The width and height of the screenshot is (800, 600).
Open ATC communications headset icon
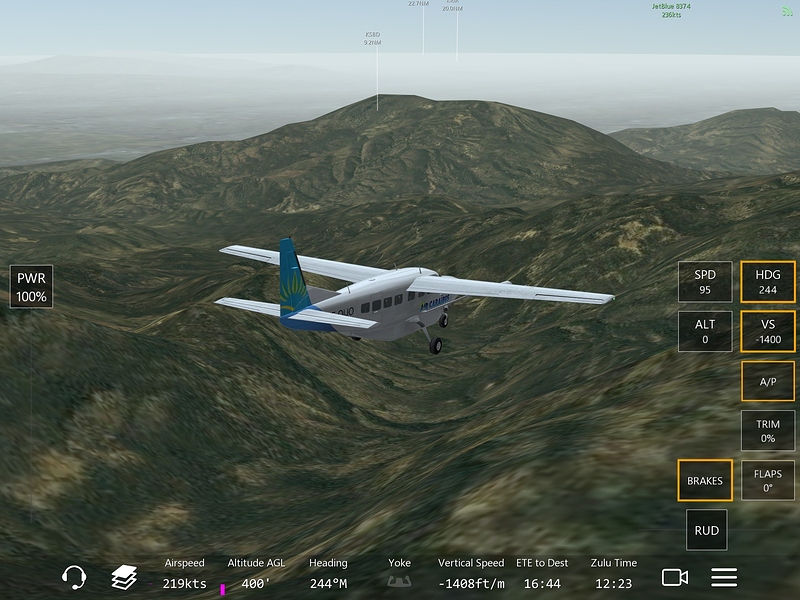point(74,577)
